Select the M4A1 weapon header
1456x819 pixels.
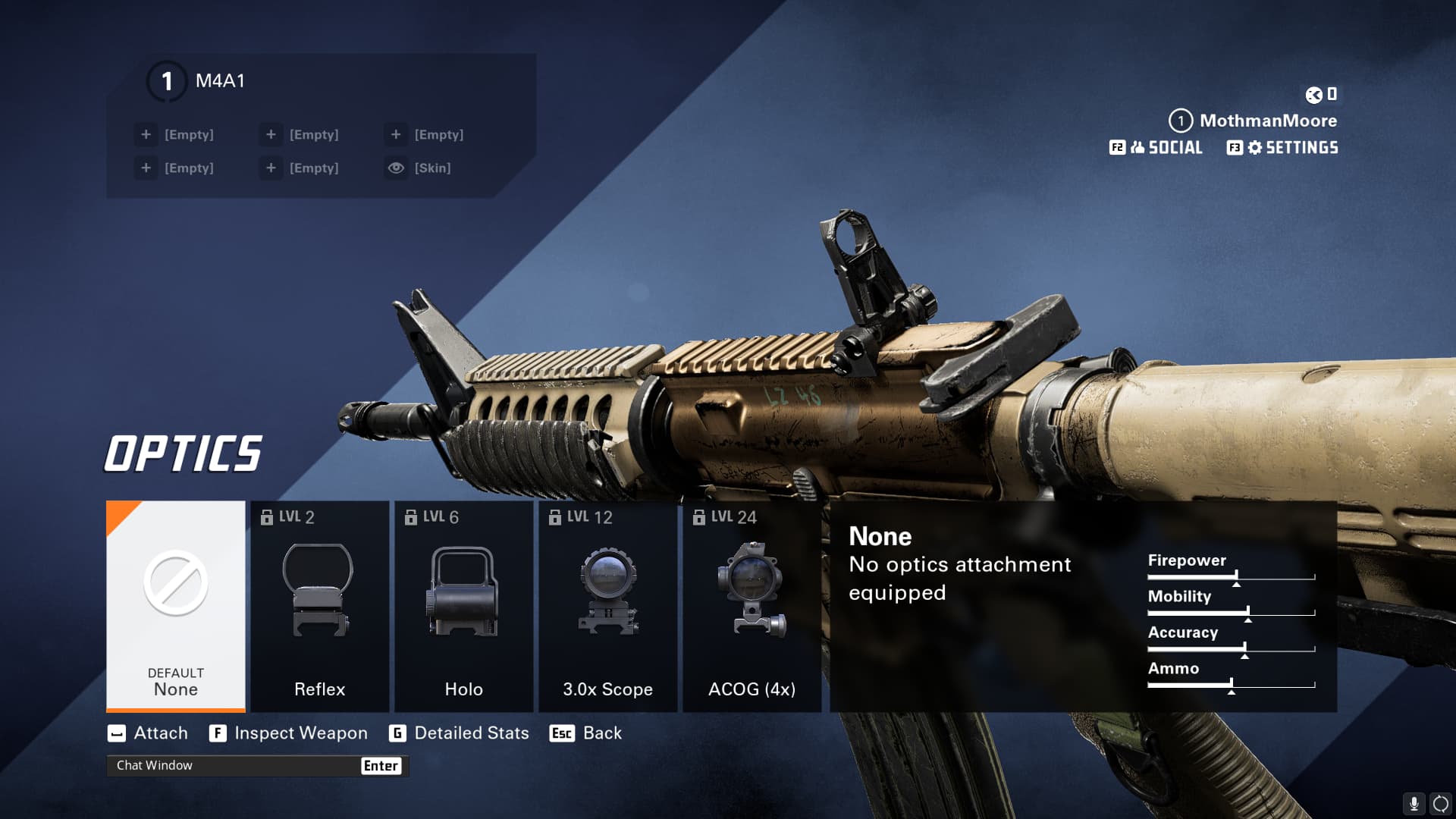[x=219, y=81]
